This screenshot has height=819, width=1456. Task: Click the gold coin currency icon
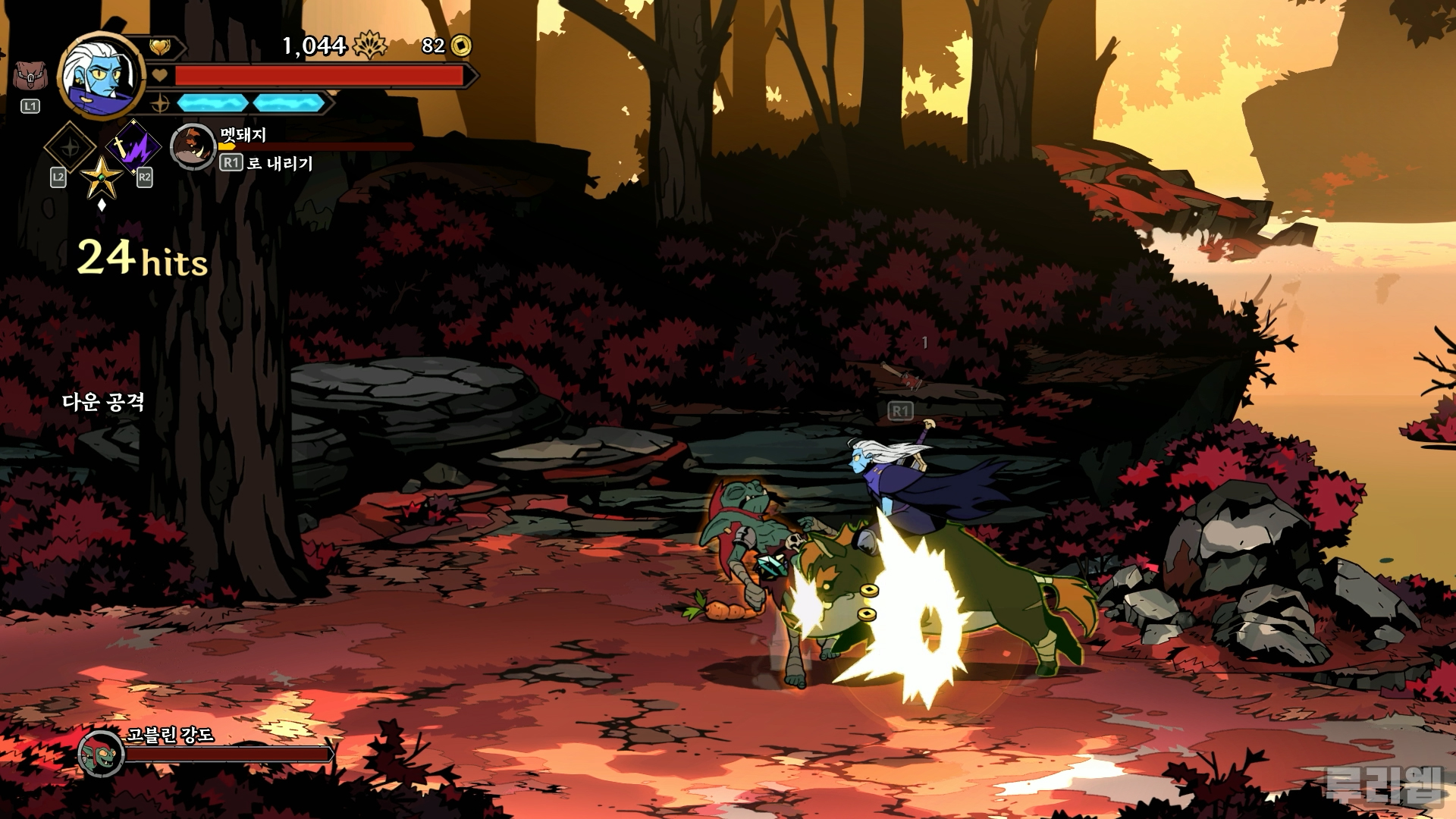tap(460, 46)
